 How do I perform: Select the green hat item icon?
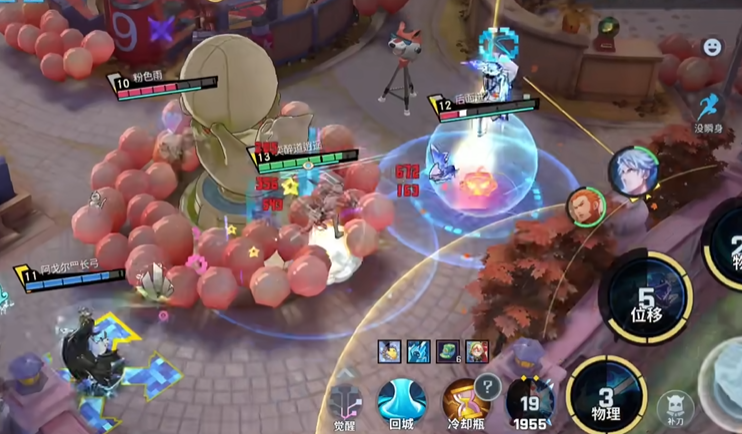click(447, 351)
